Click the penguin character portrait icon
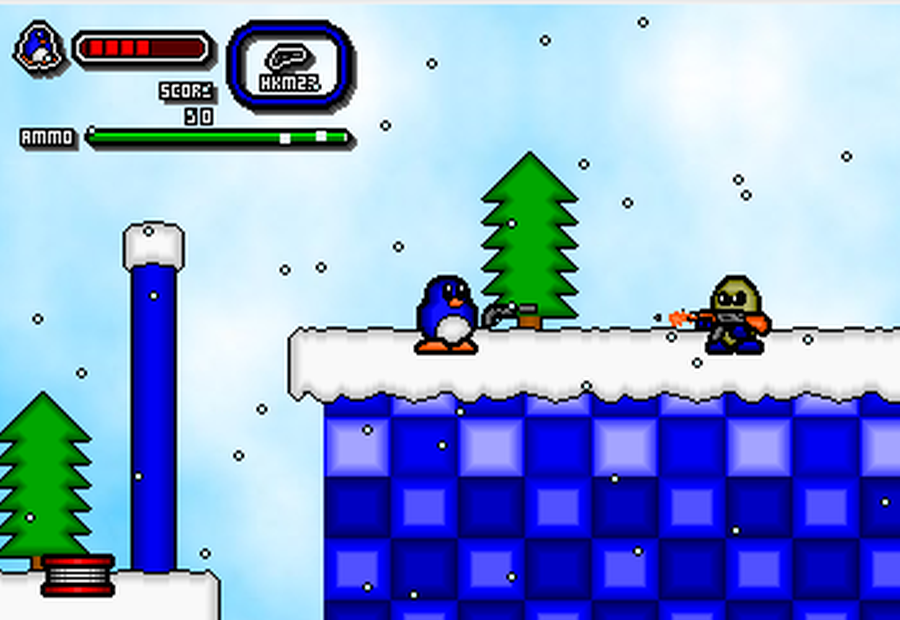This screenshot has height=620, width=900. pos(40,47)
